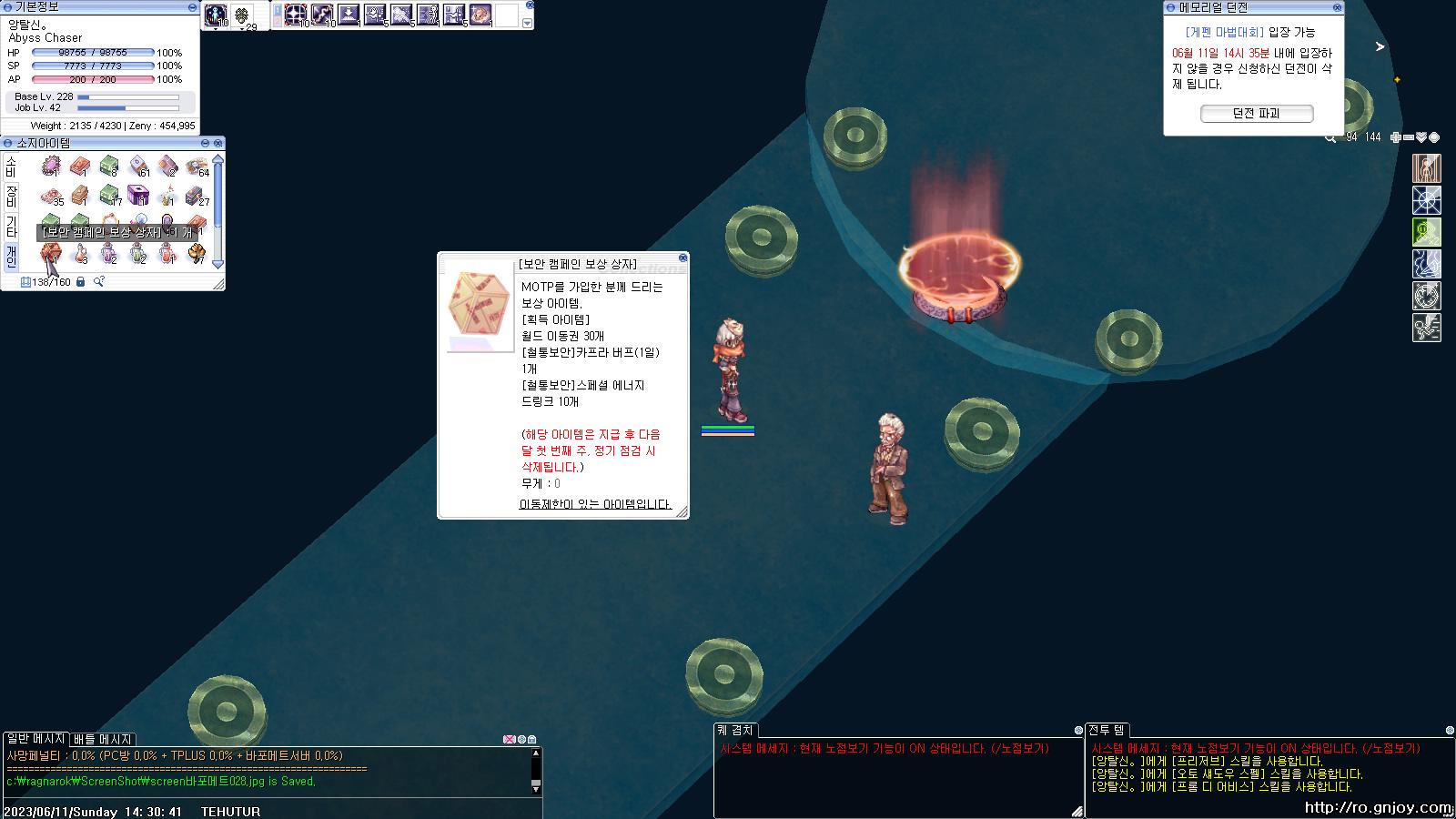Zoom in the minimap with the plus button
Viewport: 1456px width, 819px height.
point(1396,137)
